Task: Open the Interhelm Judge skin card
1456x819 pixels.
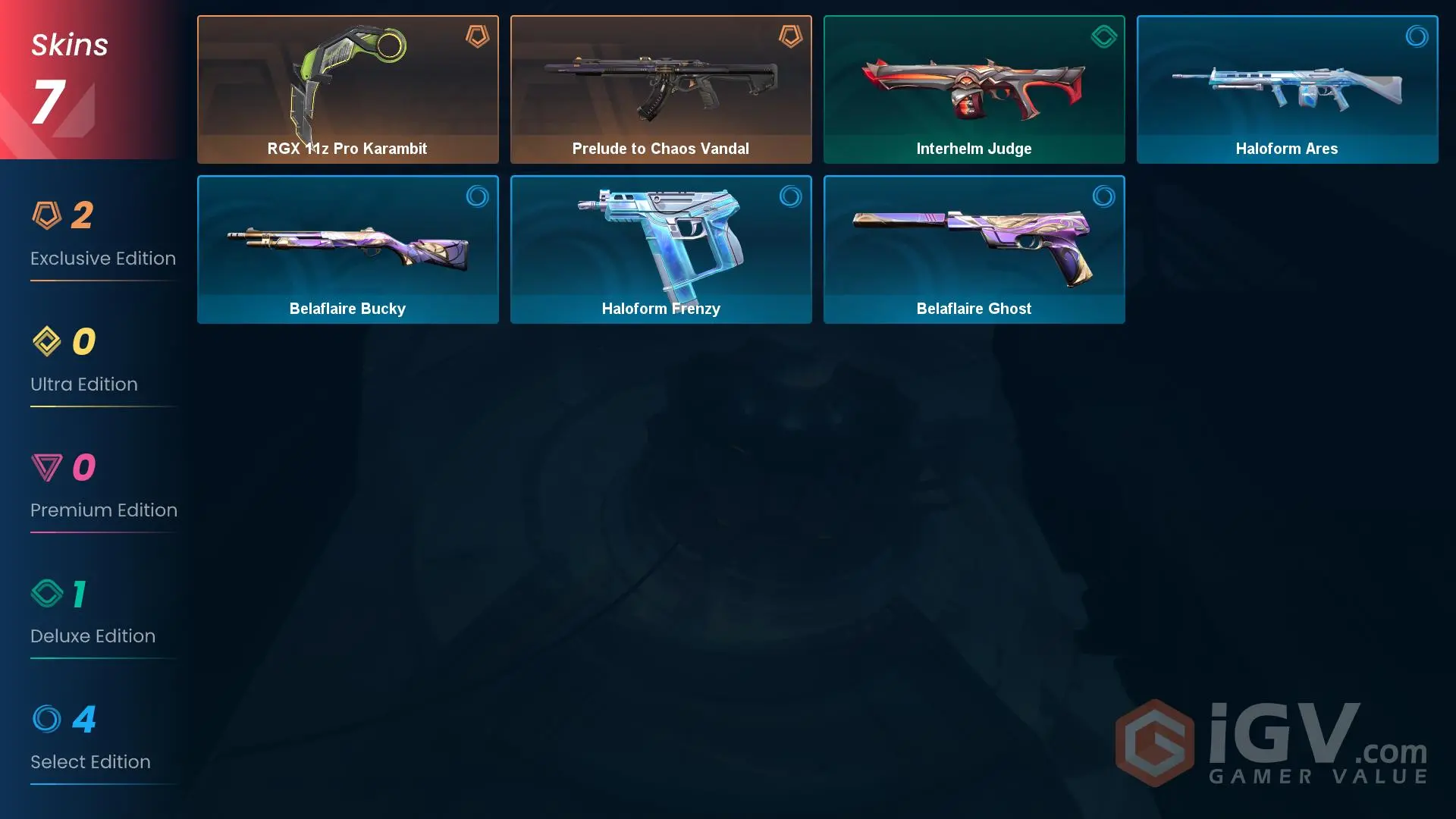Action: [x=974, y=89]
